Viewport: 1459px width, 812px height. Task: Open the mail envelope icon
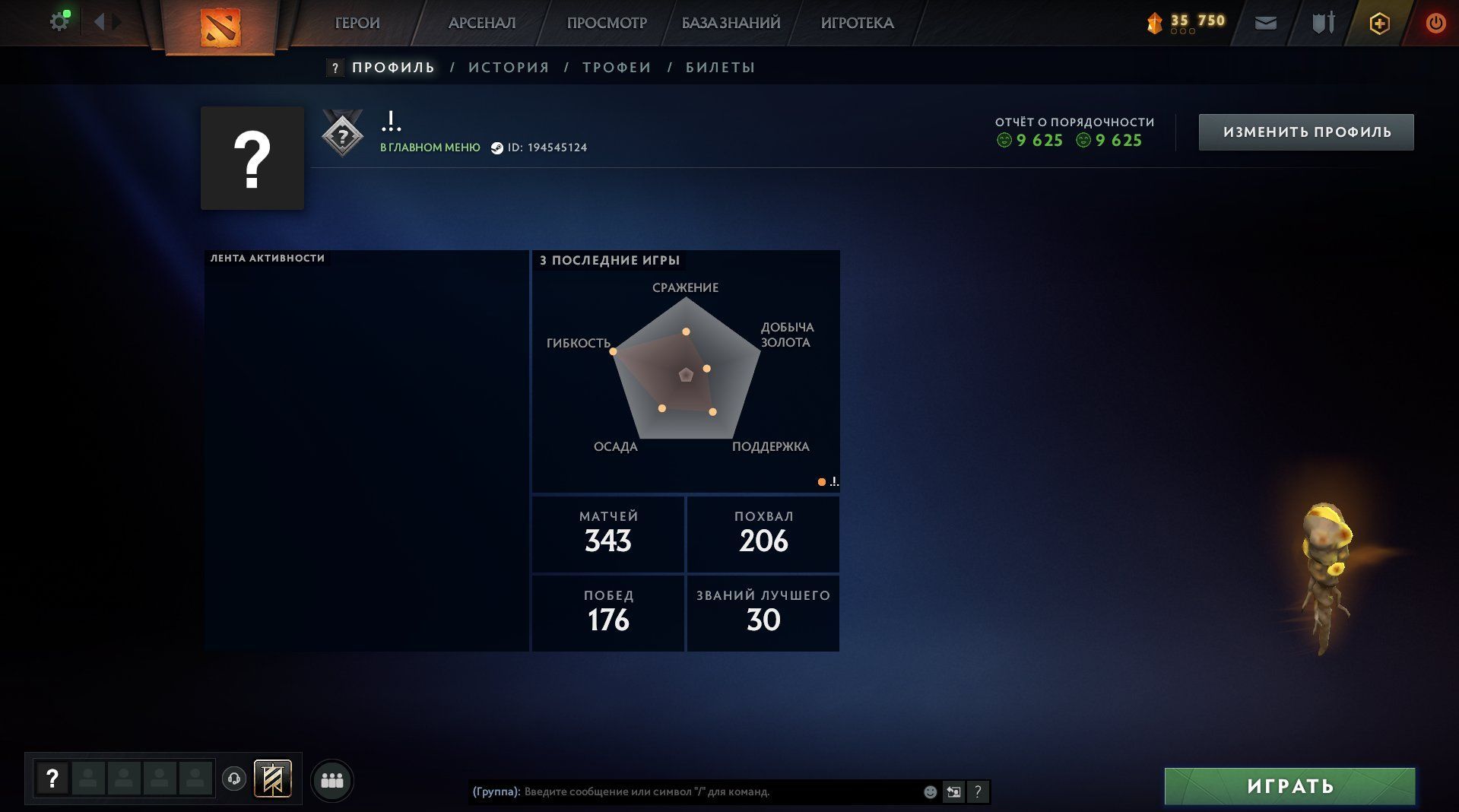point(1265,24)
